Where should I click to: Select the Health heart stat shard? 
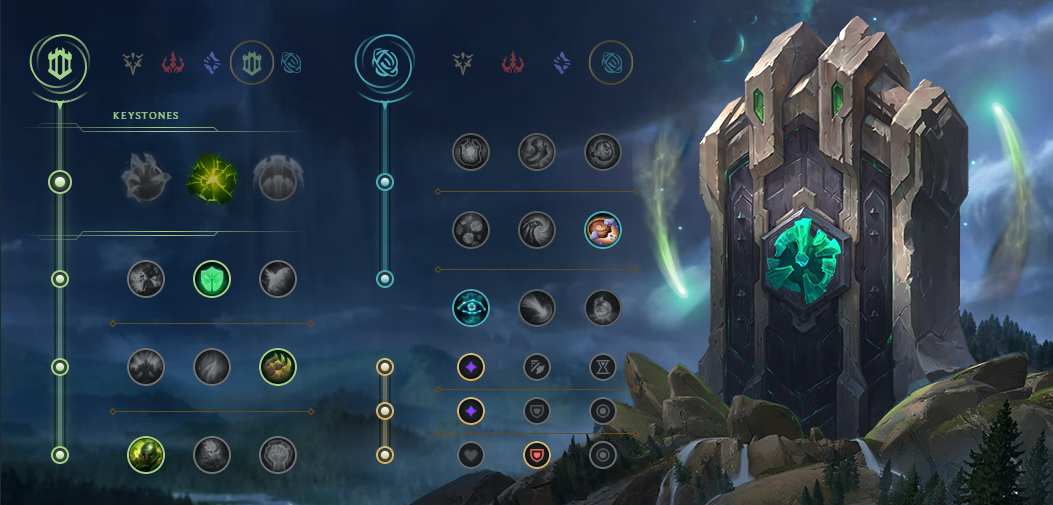coord(471,455)
